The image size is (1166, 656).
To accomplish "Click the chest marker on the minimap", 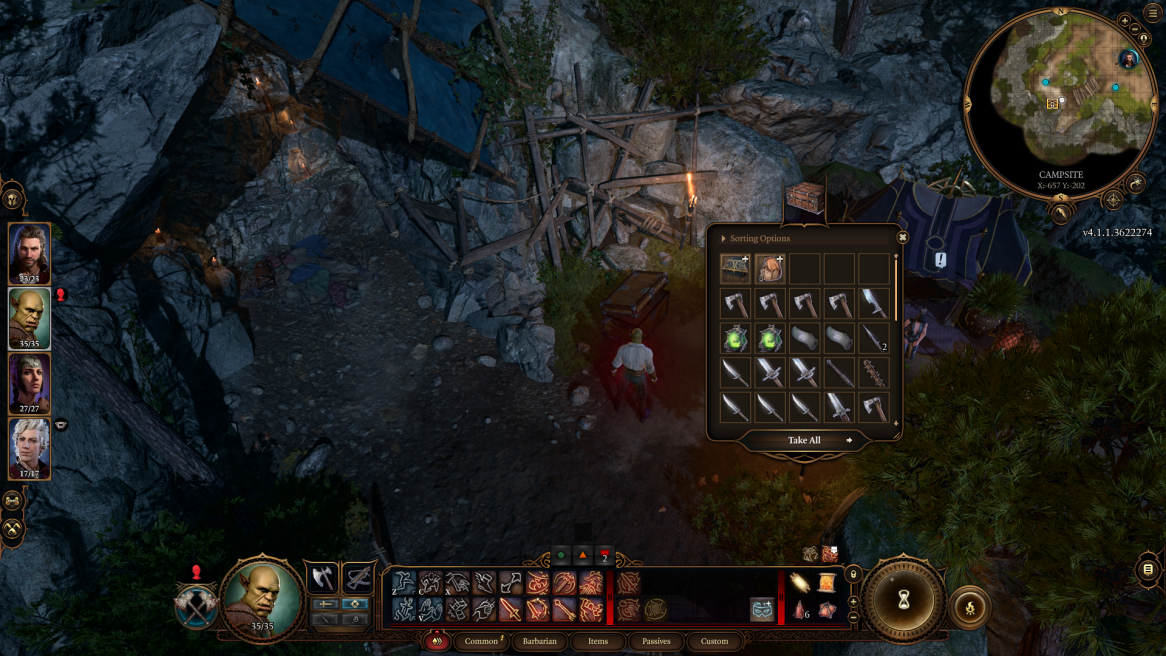I will coord(1053,104).
